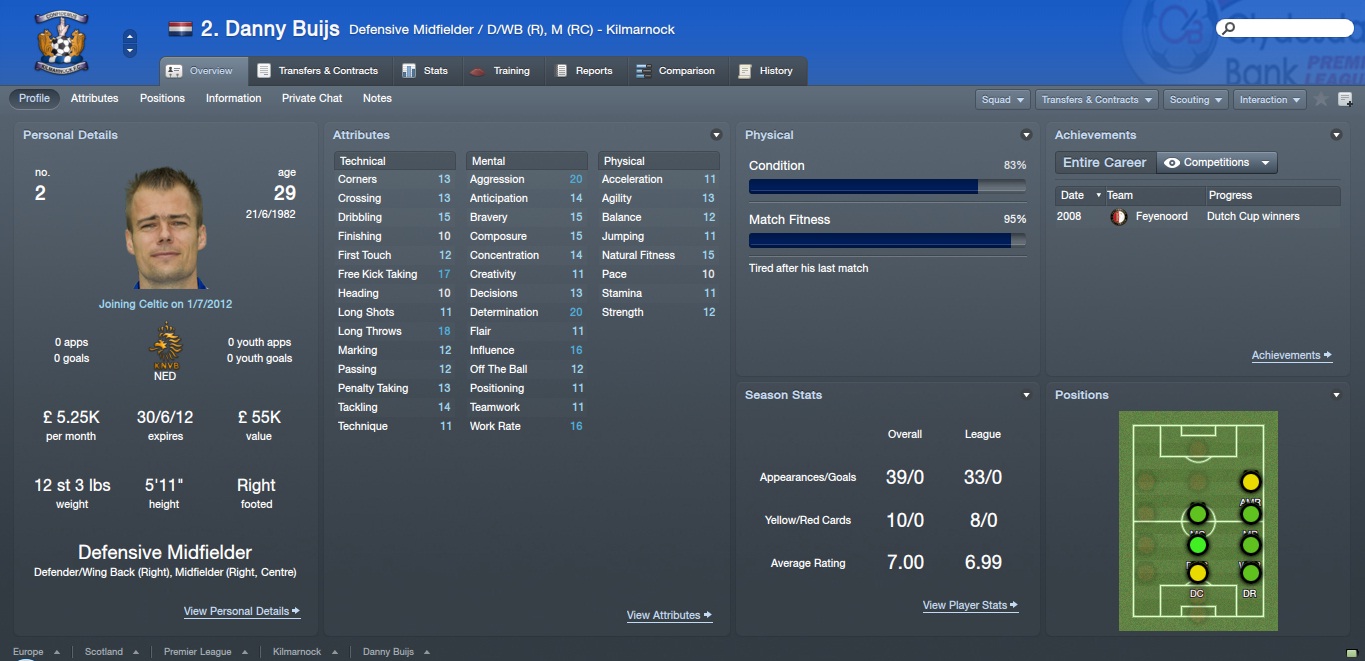Switch to the Attributes sub-tab

(94, 98)
